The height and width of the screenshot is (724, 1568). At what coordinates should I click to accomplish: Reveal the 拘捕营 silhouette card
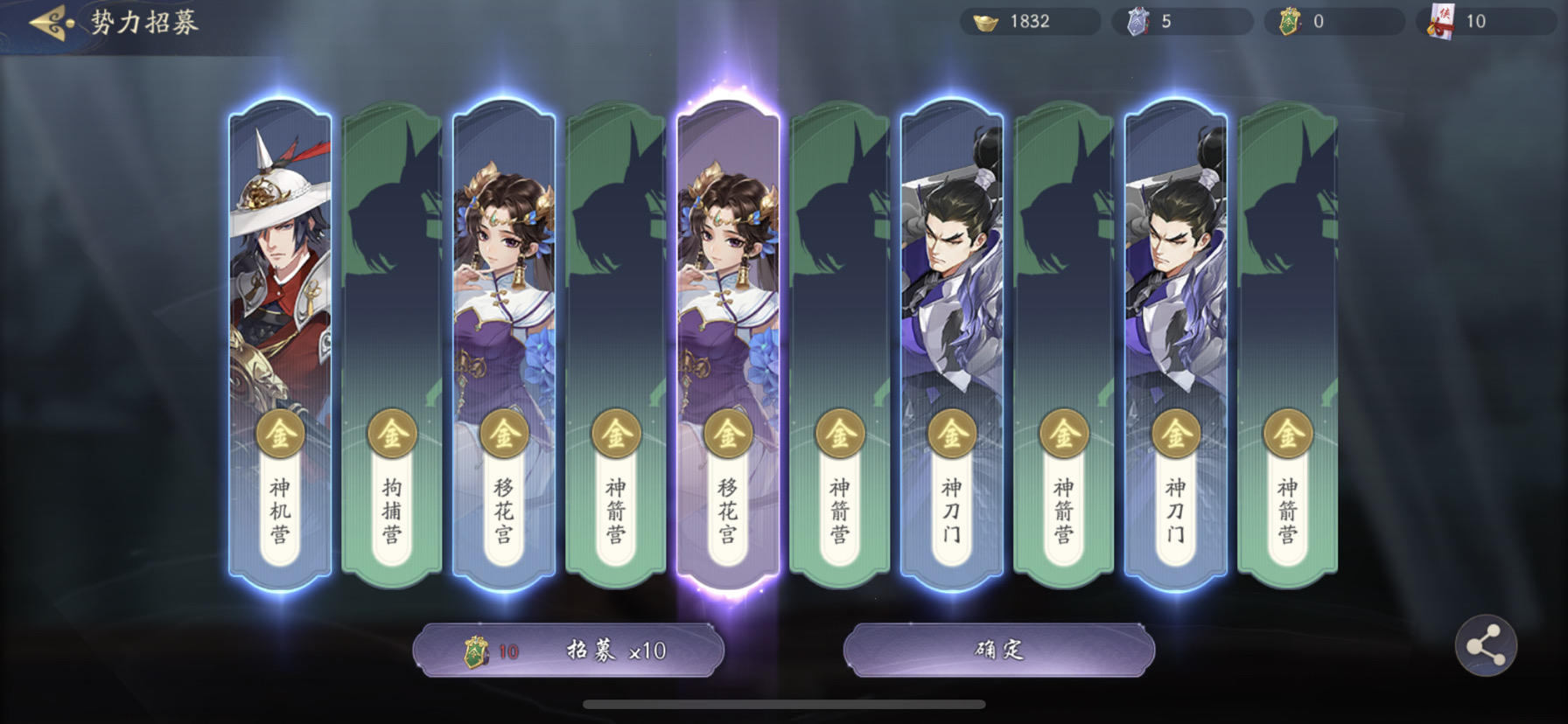(390, 262)
